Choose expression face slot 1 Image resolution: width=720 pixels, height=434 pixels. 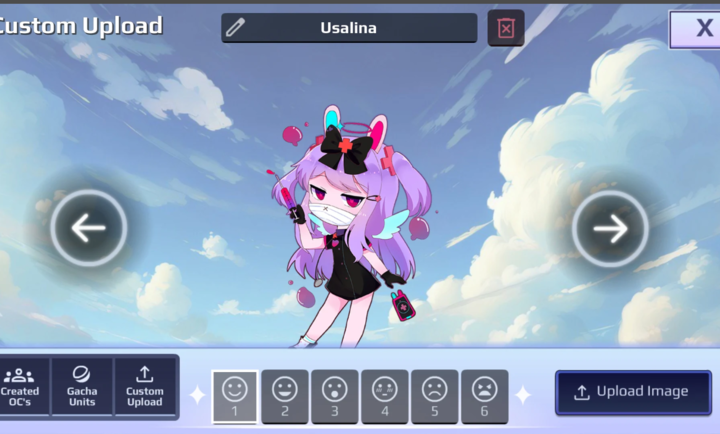[235, 396]
